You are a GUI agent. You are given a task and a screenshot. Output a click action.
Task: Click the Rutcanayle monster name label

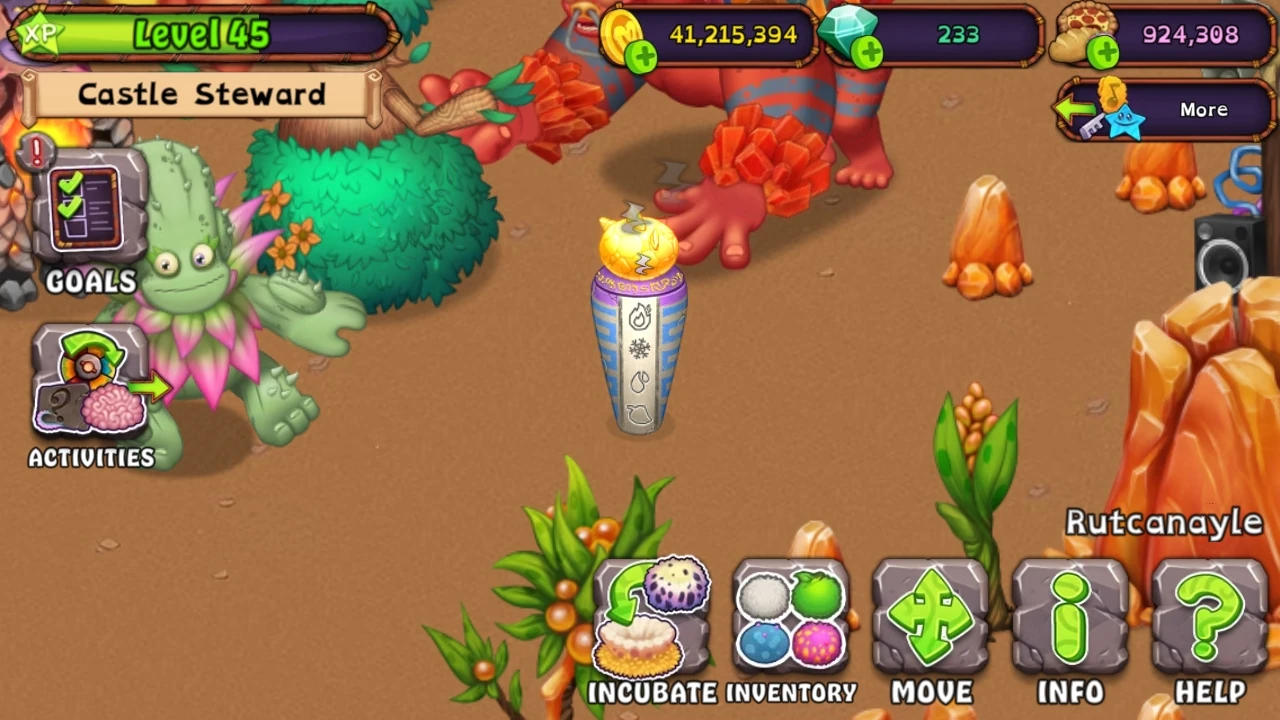(x=1163, y=522)
